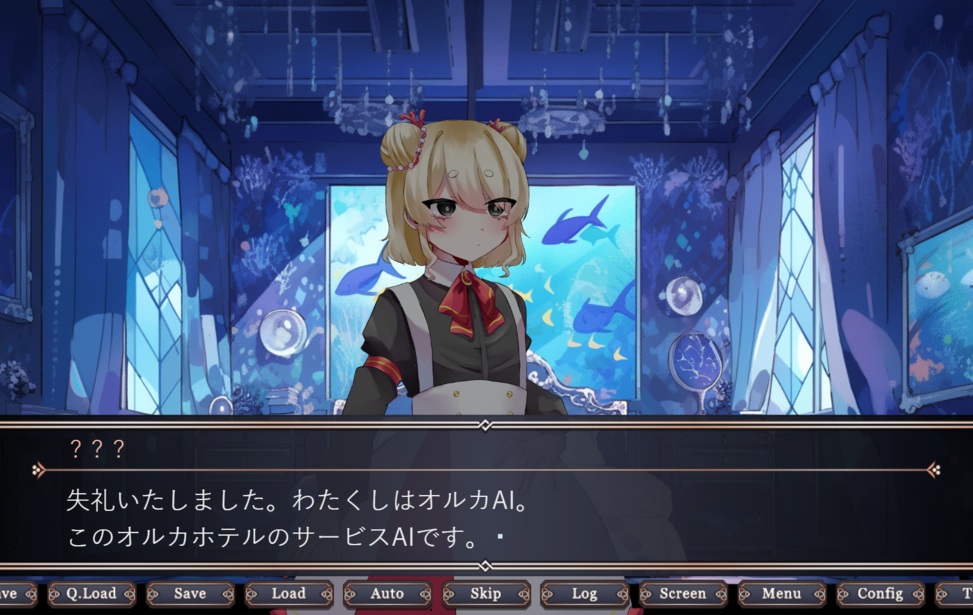Open the Load menu
Image resolution: width=973 pixels, height=615 pixels.
point(288,594)
